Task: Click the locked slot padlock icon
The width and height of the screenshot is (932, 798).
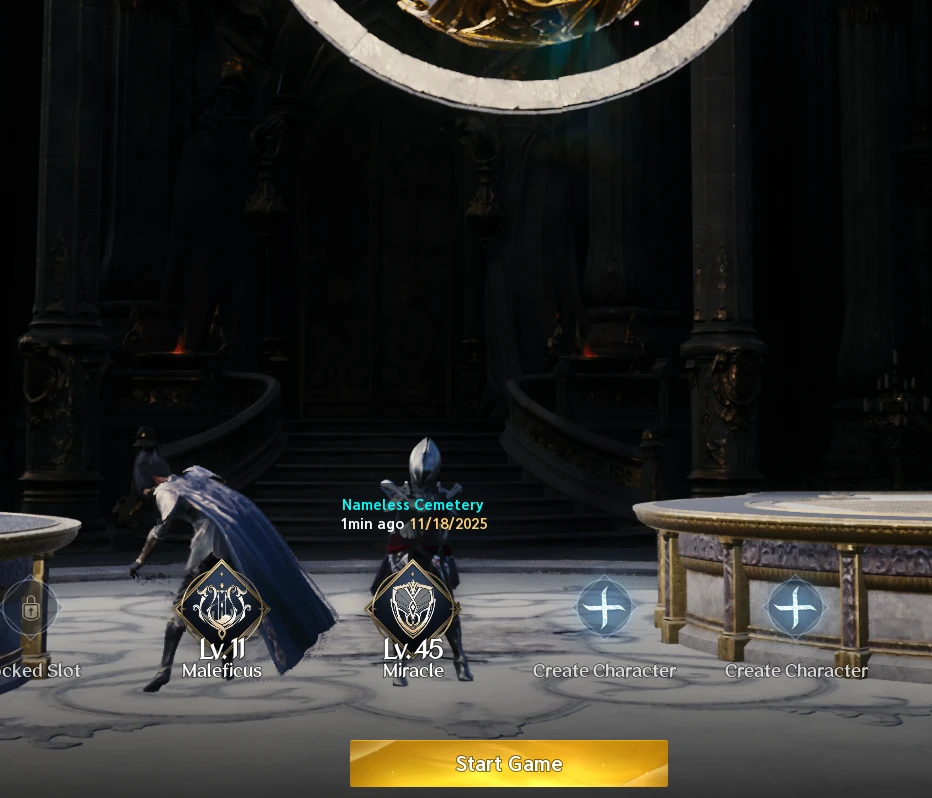Action: tap(30, 607)
